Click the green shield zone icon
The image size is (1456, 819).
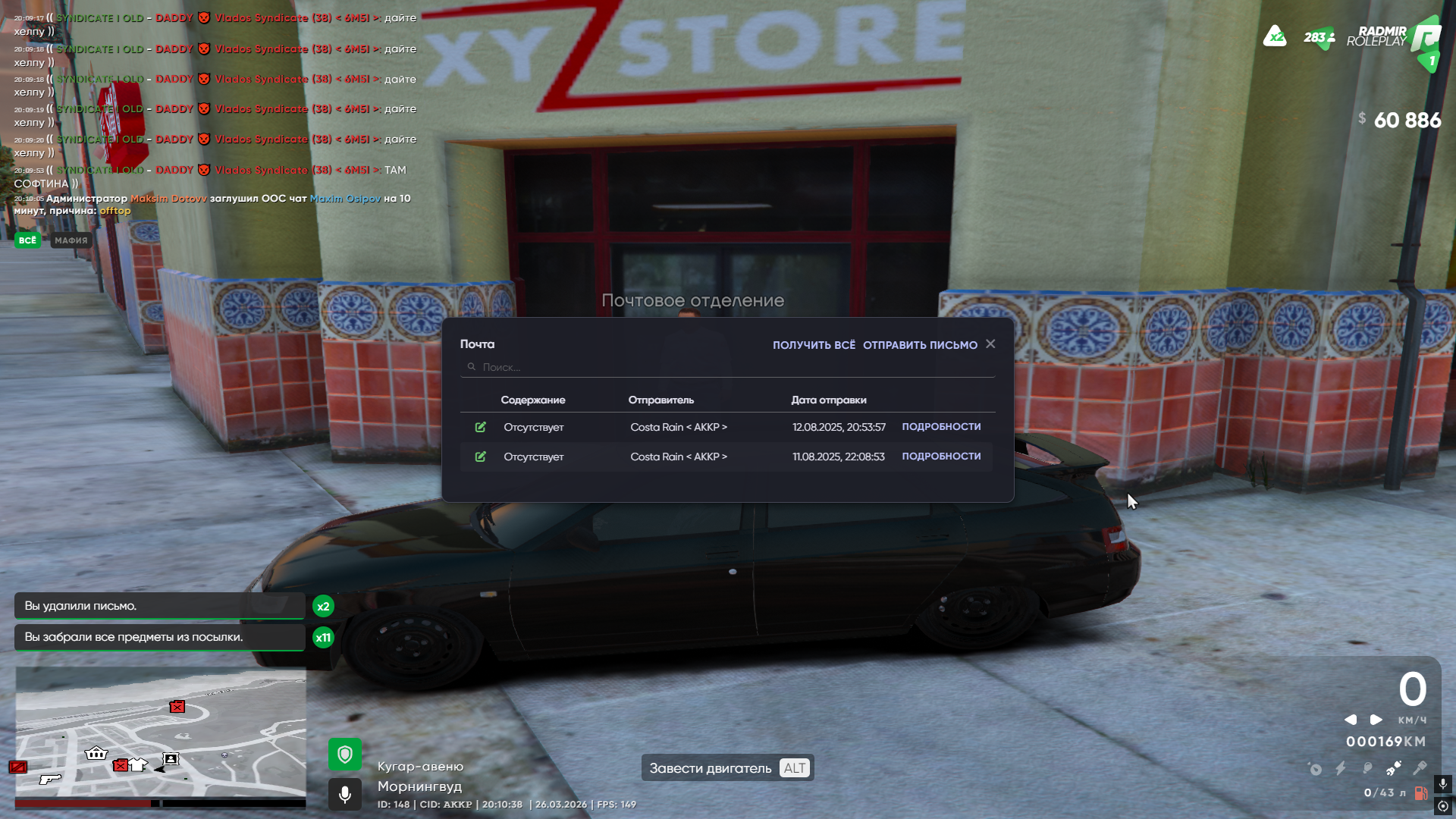point(345,755)
